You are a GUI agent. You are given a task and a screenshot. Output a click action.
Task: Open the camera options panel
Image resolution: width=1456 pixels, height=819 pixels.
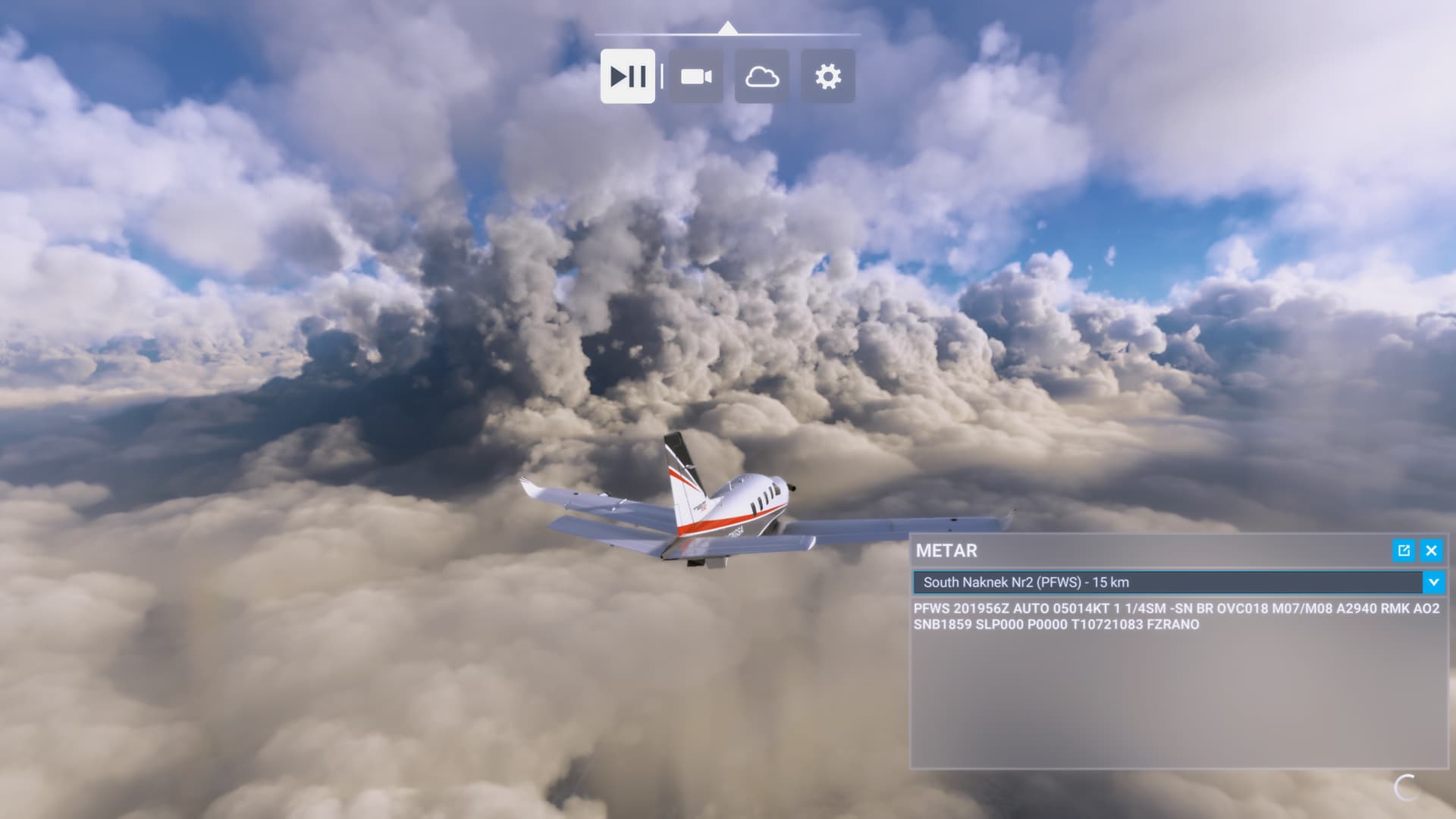(695, 77)
